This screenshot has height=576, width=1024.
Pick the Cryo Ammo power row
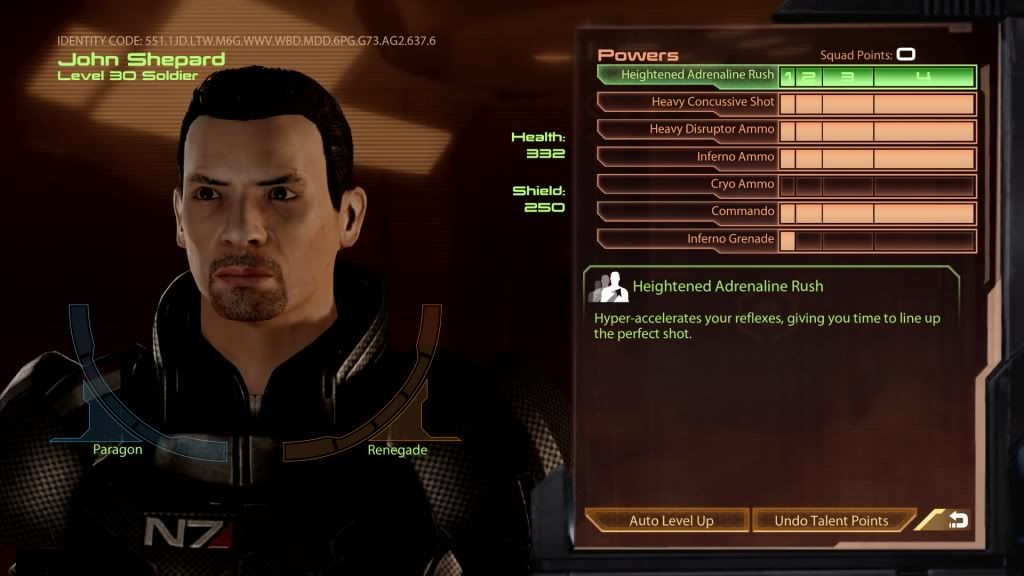point(688,185)
